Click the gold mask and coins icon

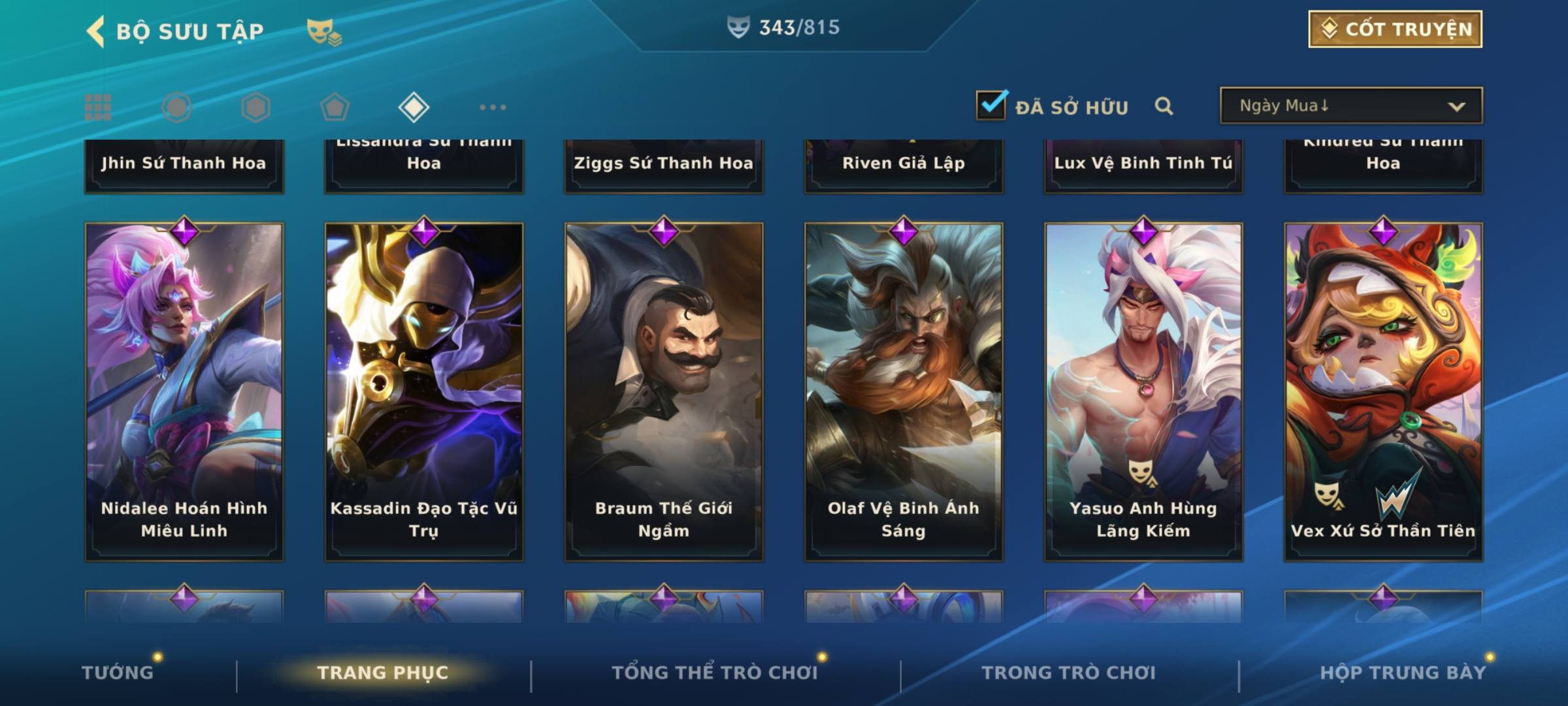(324, 31)
